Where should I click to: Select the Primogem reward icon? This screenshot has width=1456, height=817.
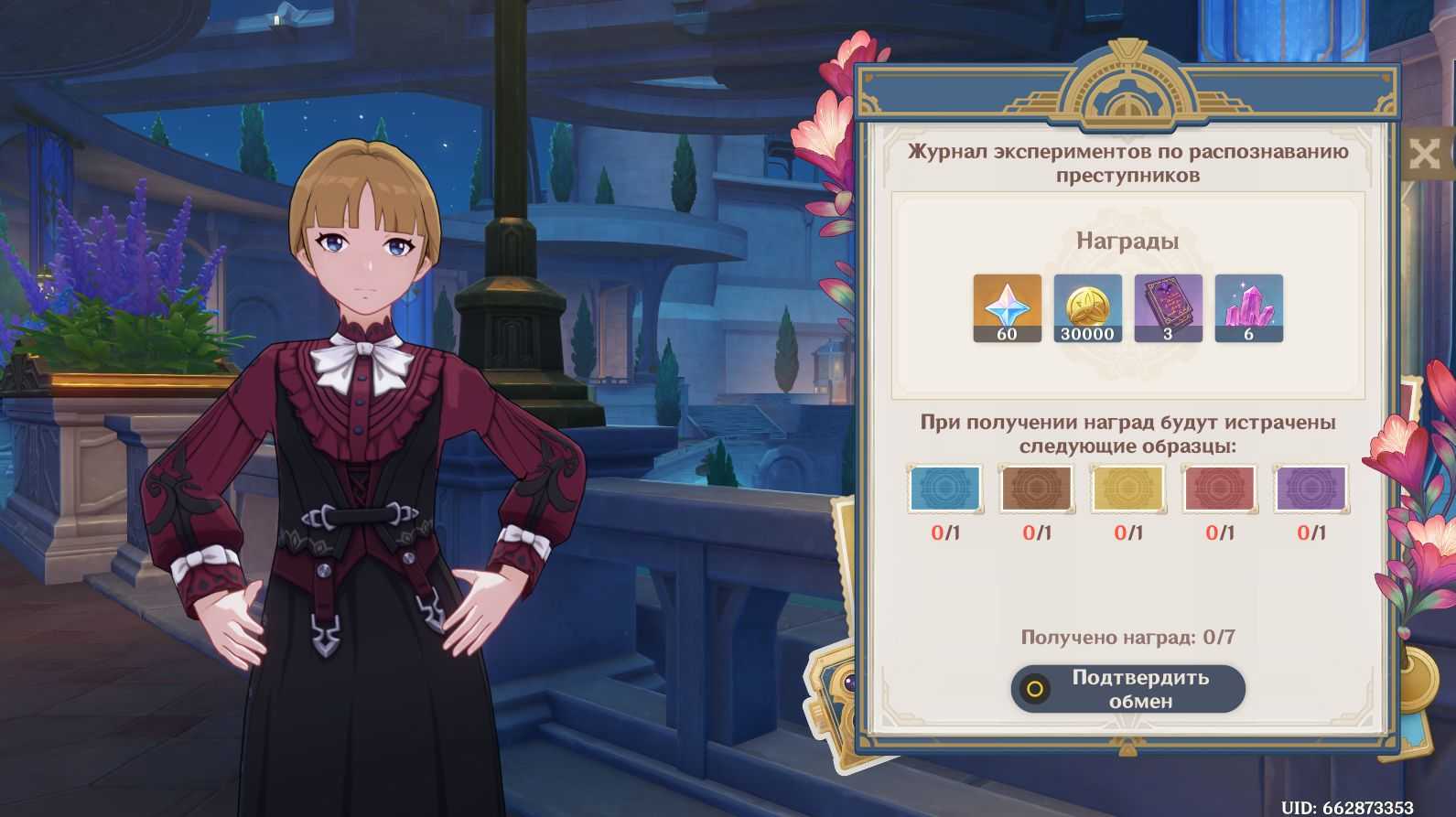tap(1007, 307)
